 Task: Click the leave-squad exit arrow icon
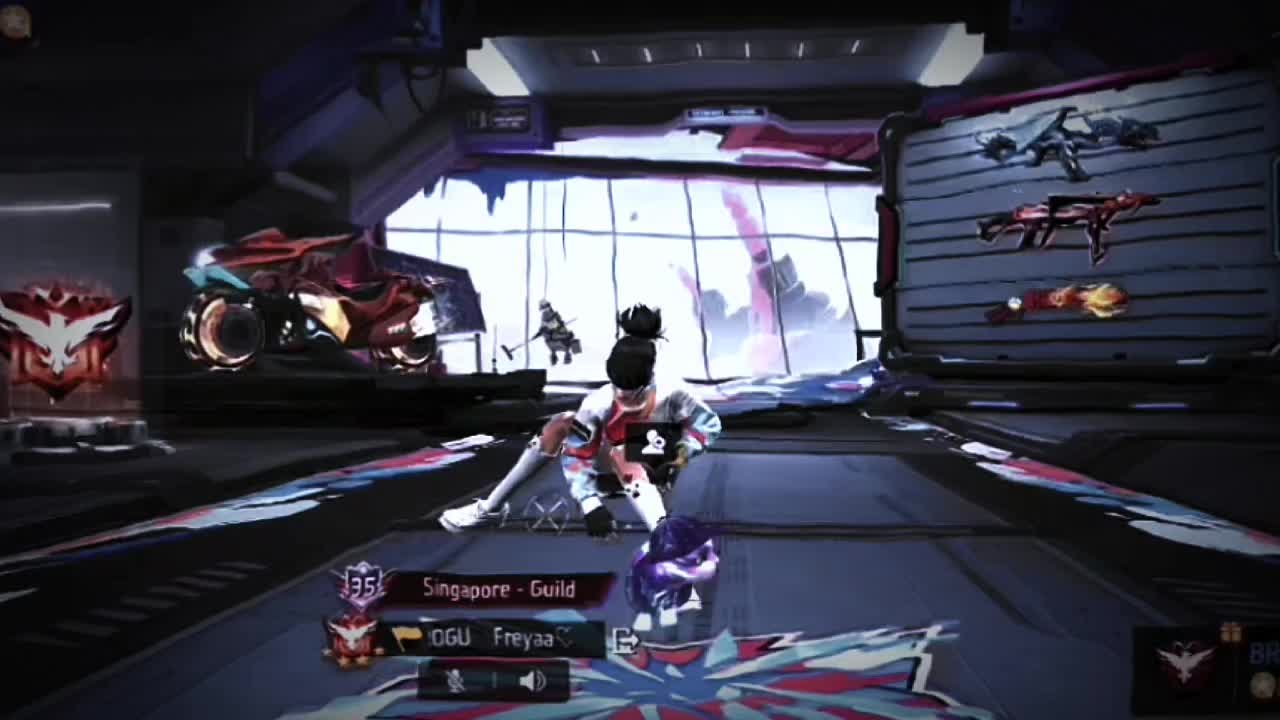tap(625, 641)
